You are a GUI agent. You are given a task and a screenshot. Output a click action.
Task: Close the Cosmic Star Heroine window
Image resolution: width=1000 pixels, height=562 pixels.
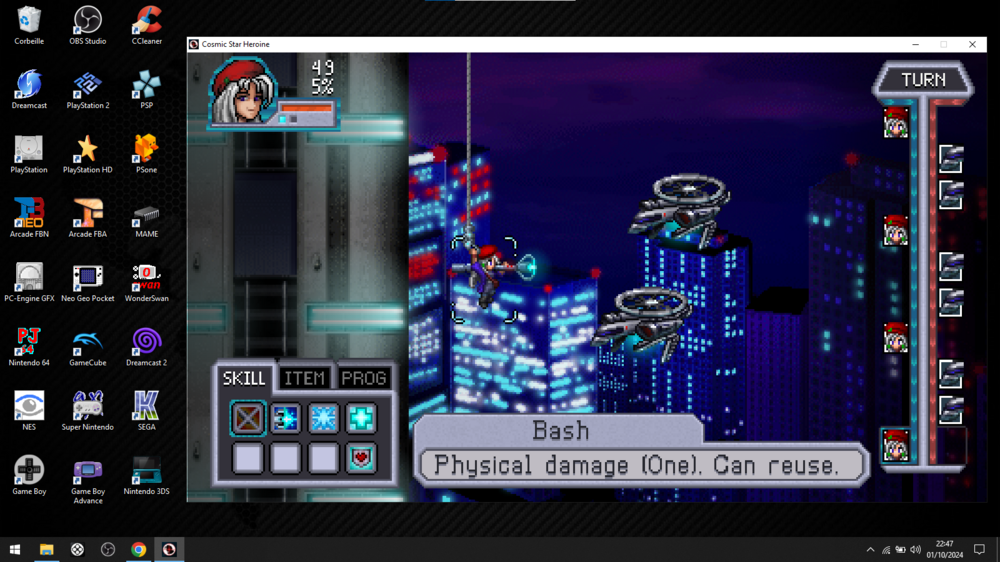tap(972, 44)
